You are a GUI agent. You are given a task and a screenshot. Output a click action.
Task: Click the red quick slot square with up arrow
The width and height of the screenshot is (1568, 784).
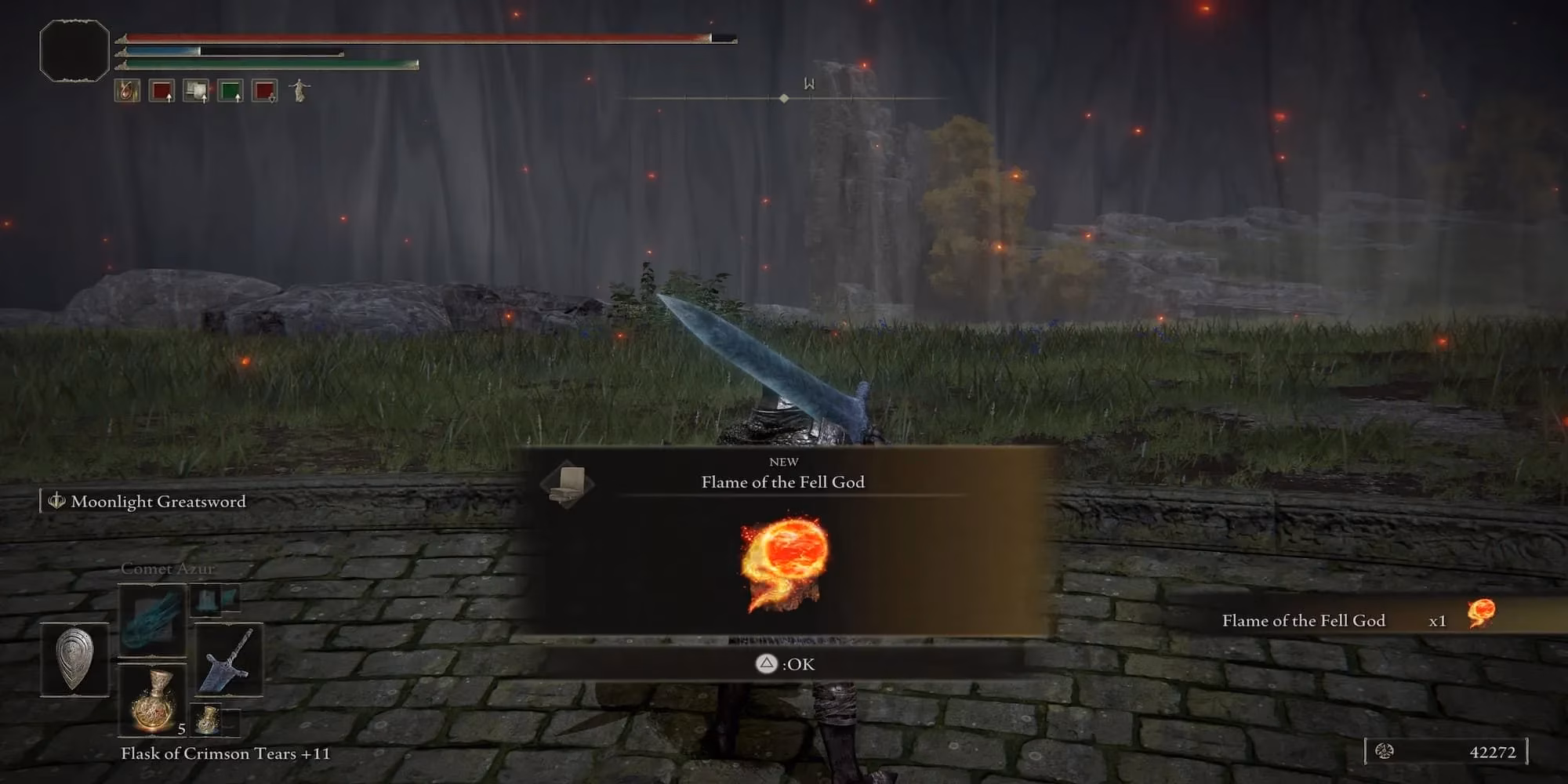click(x=162, y=90)
